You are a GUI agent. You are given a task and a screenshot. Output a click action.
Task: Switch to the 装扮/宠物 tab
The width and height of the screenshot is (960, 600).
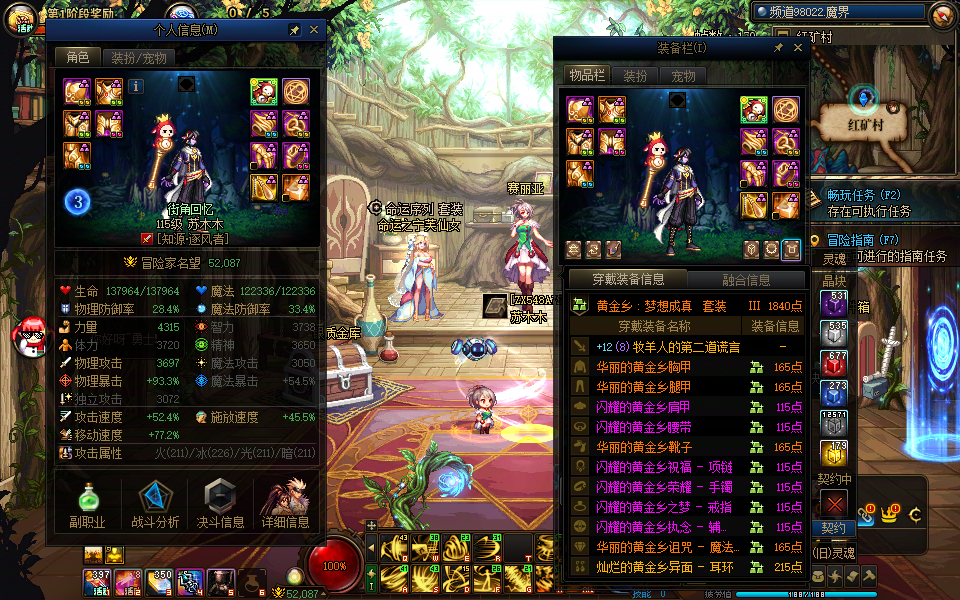(x=139, y=58)
